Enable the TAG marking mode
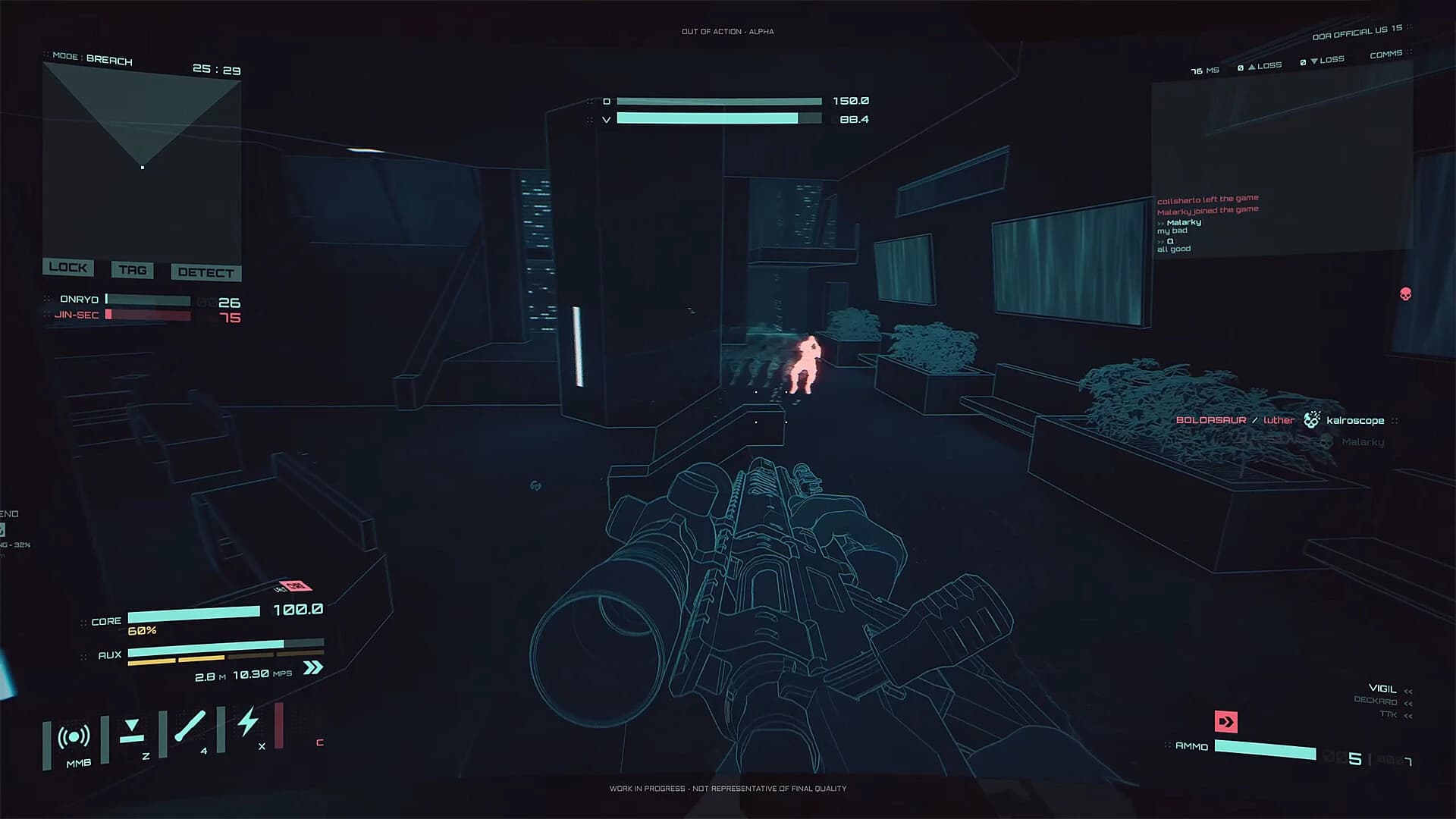 (132, 270)
